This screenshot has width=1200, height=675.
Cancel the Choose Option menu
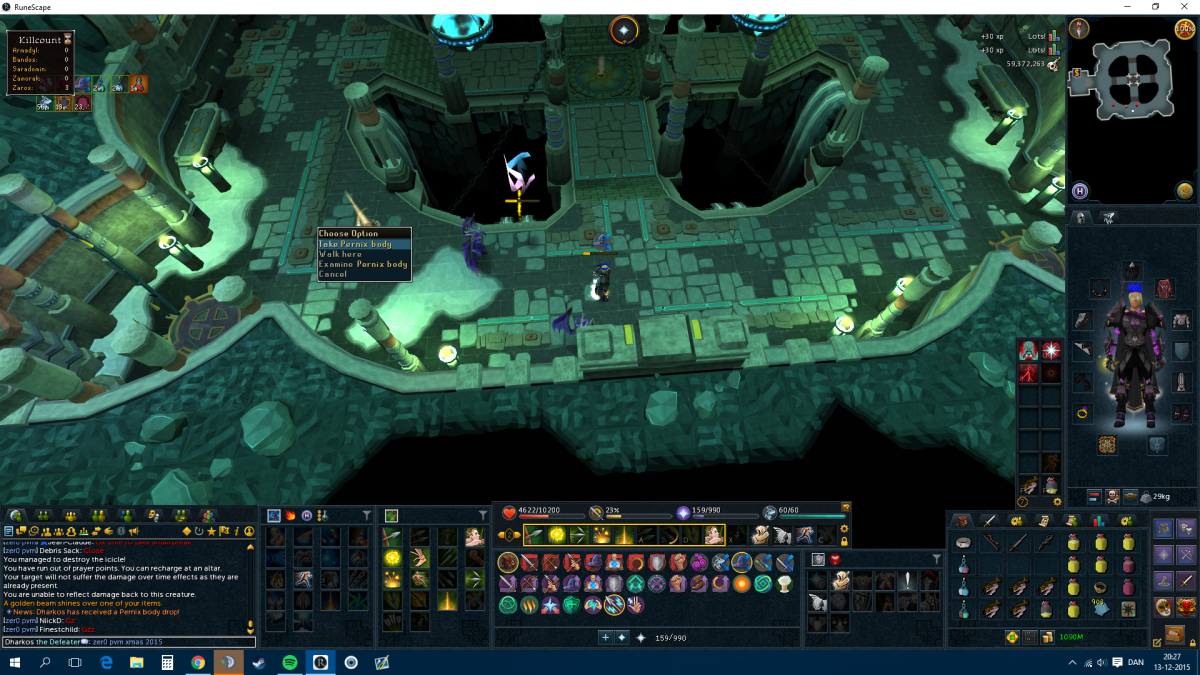point(333,274)
